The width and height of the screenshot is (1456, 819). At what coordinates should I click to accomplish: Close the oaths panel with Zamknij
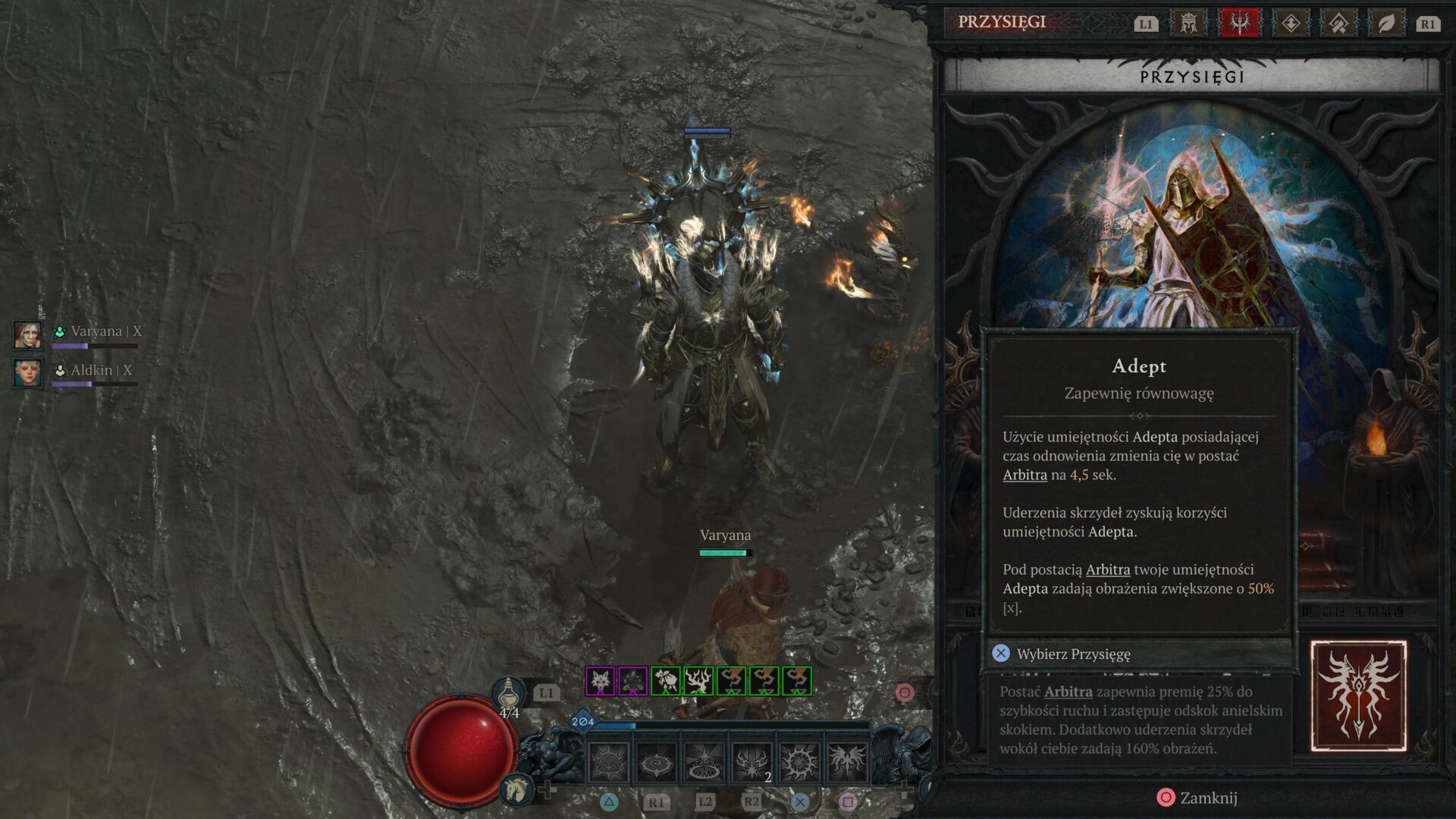click(1197, 798)
